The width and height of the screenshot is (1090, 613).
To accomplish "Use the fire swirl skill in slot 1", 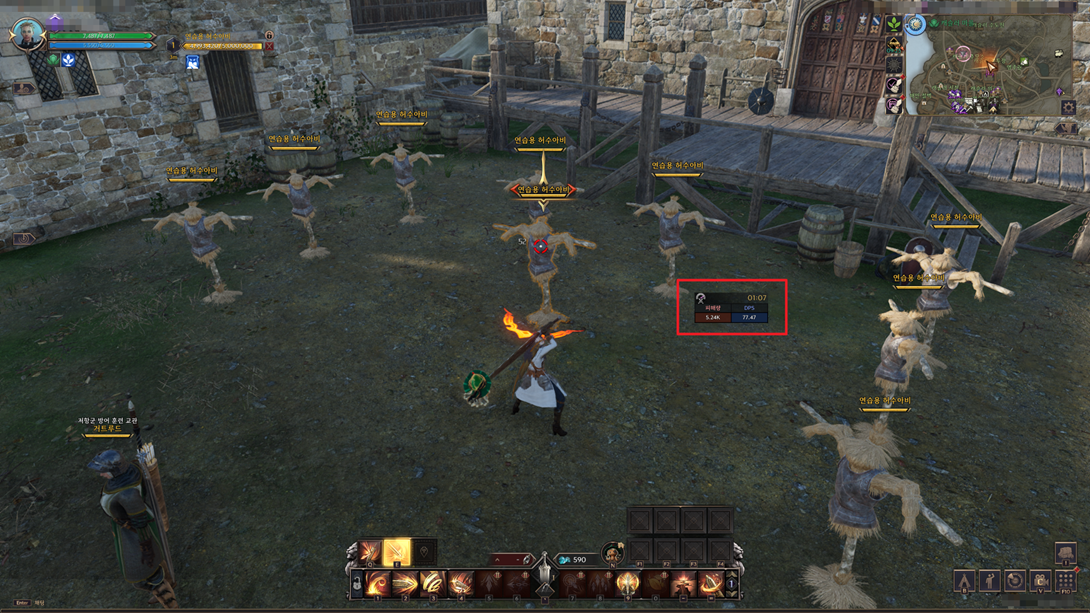I will (378, 583).
